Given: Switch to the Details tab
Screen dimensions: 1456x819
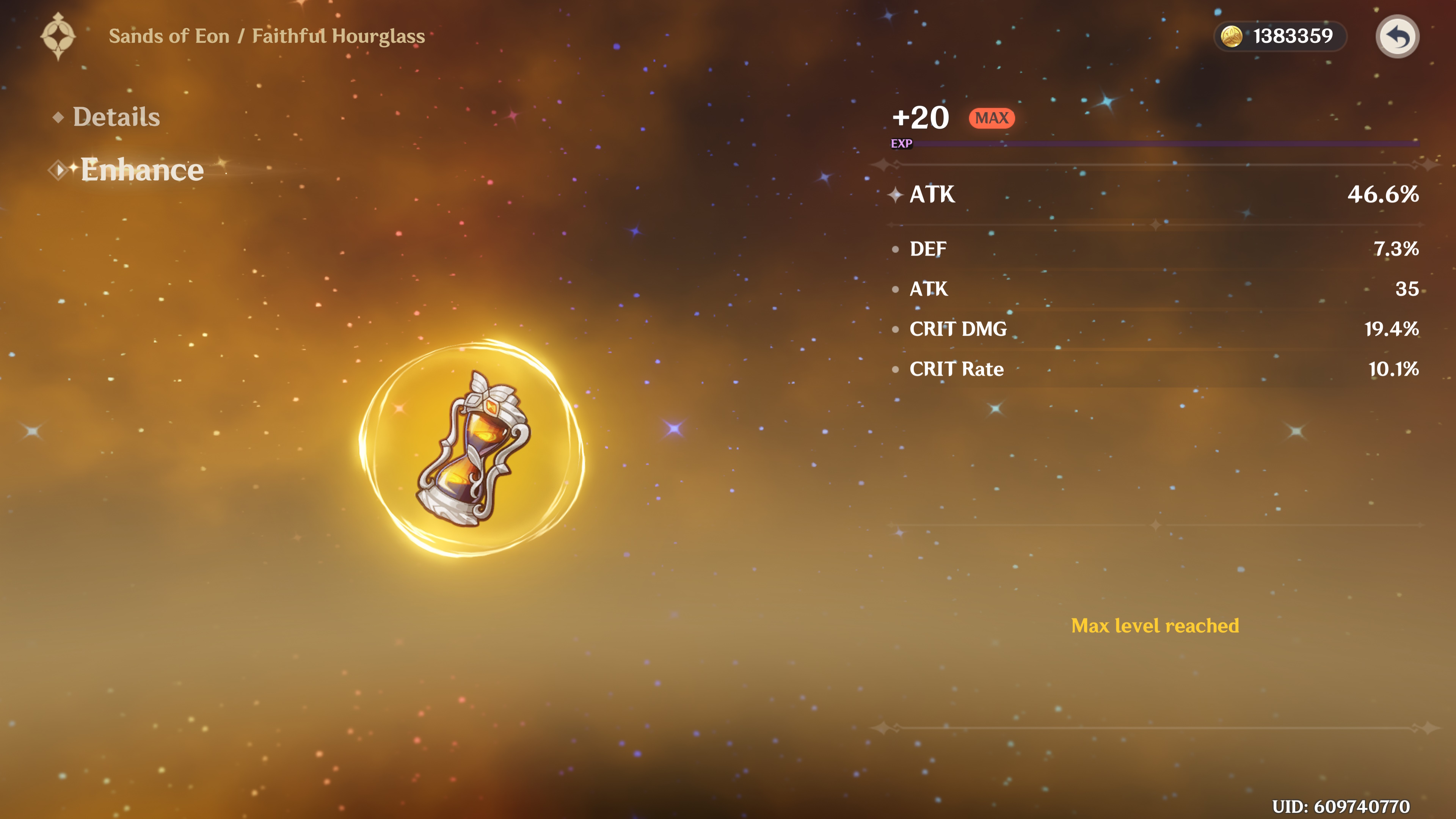Looking at the screenshot, I should tap(116, 117).
